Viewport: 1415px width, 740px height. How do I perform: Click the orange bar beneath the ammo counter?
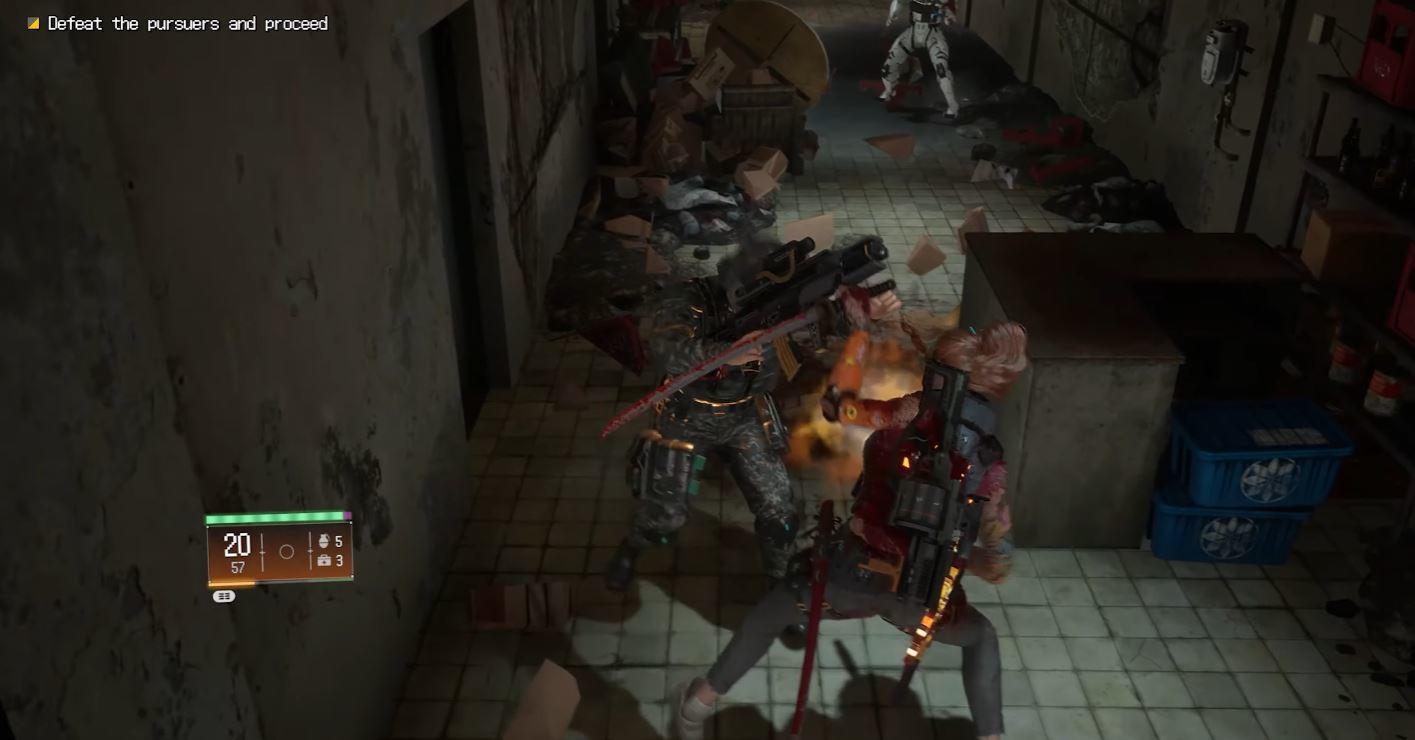pos(231,583)
